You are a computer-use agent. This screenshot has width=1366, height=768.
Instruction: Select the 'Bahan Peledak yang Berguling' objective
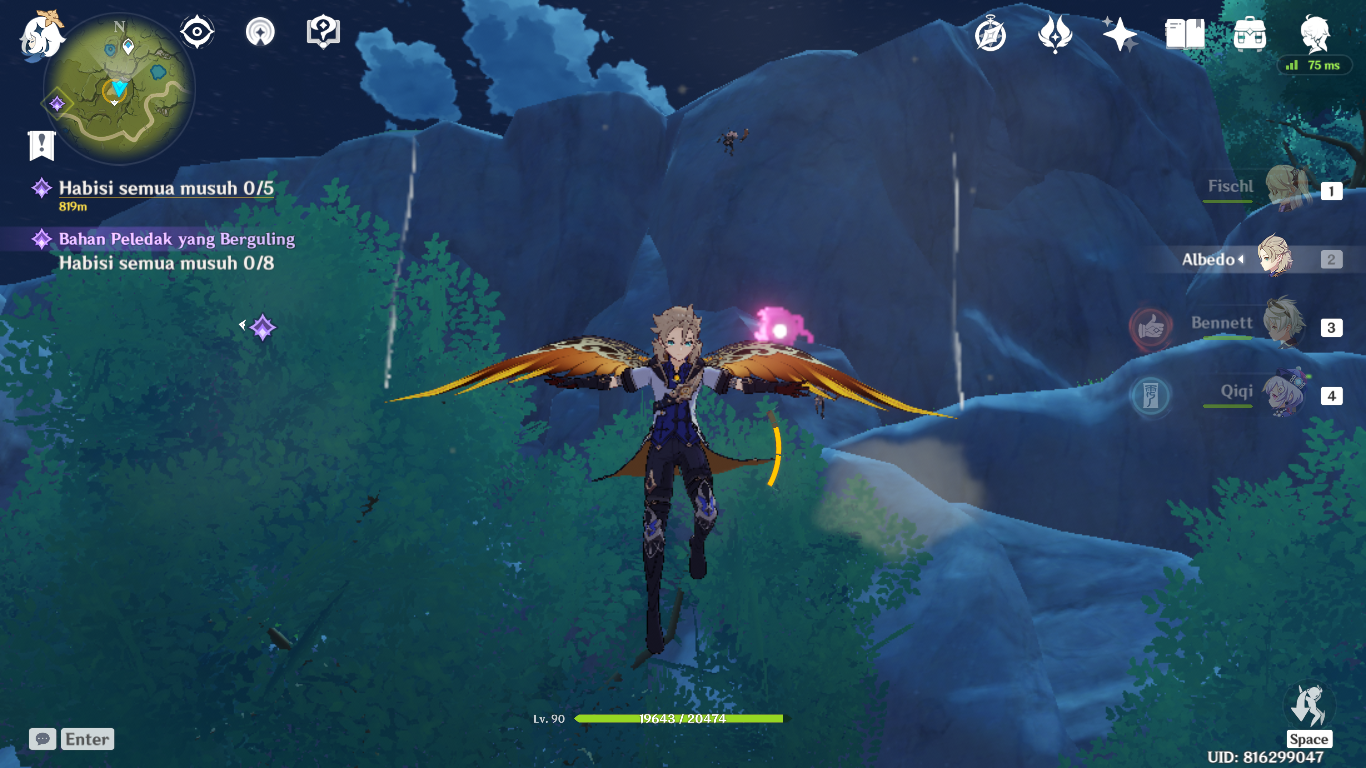coord(176,240)
